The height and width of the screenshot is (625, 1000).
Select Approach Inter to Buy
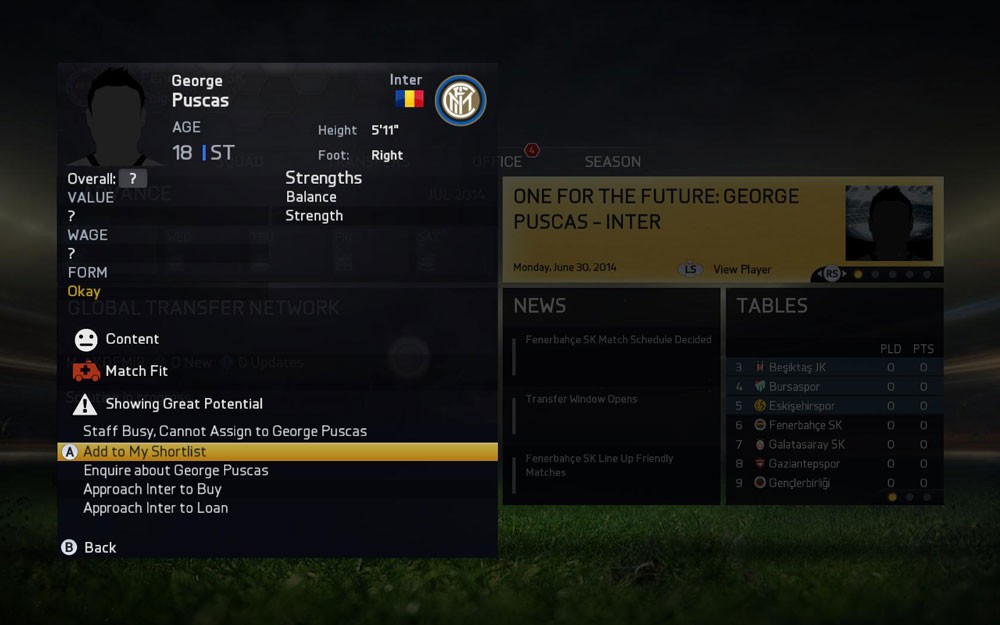(x=152, y=490)
